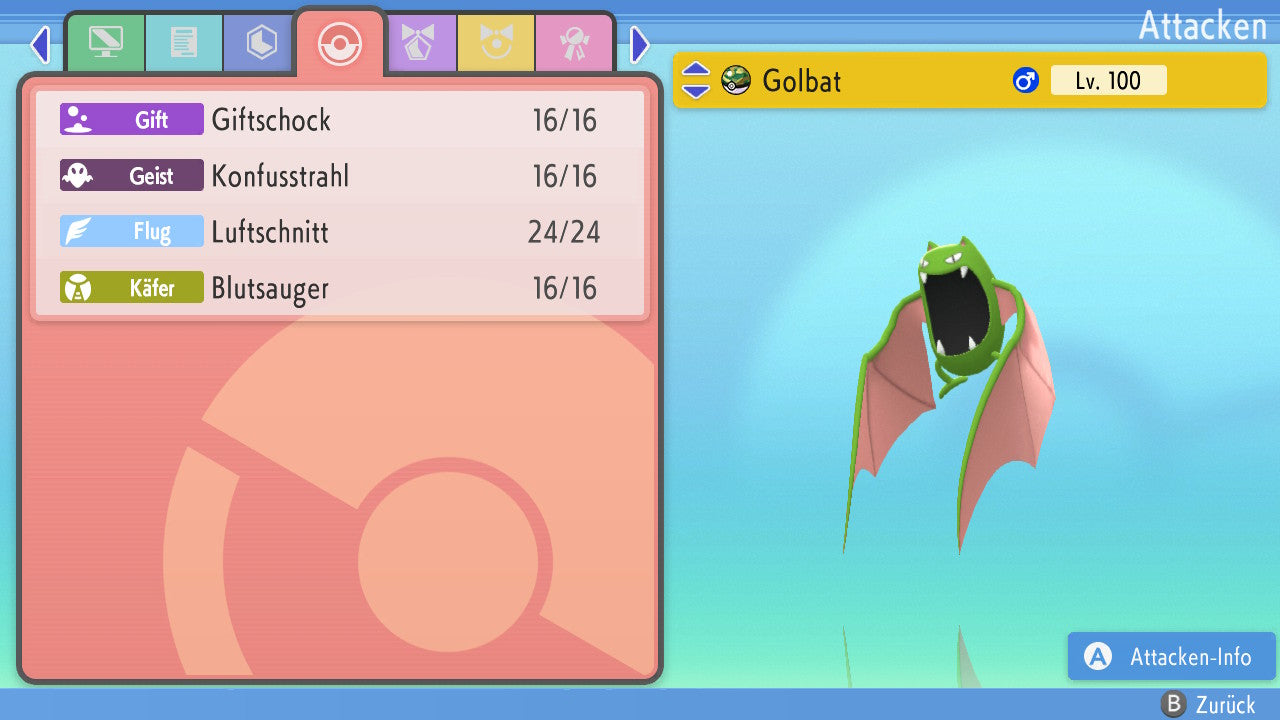
Task: Open the purple ribbon tab
Action: 418,43
